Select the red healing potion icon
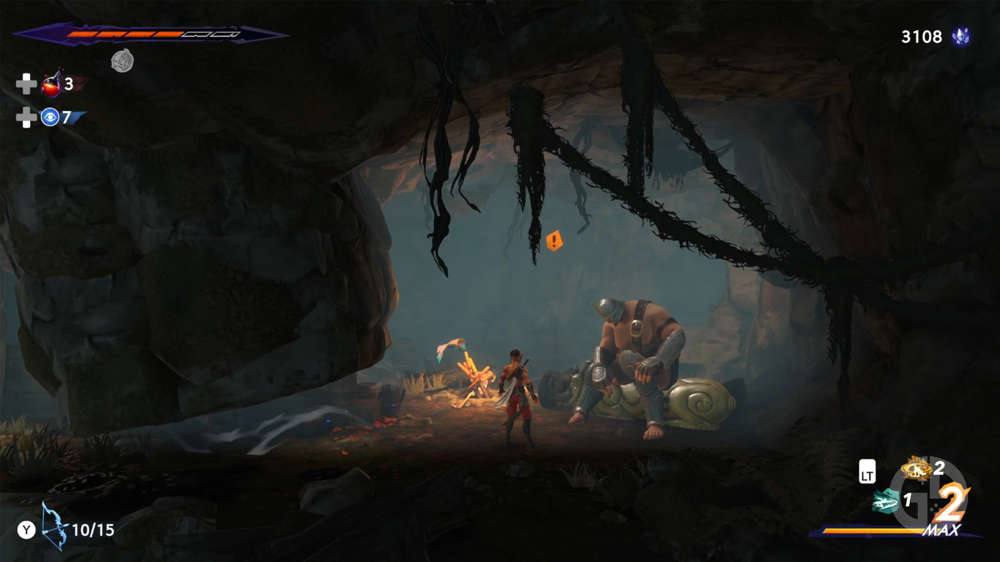 click(x=51, y=84)
